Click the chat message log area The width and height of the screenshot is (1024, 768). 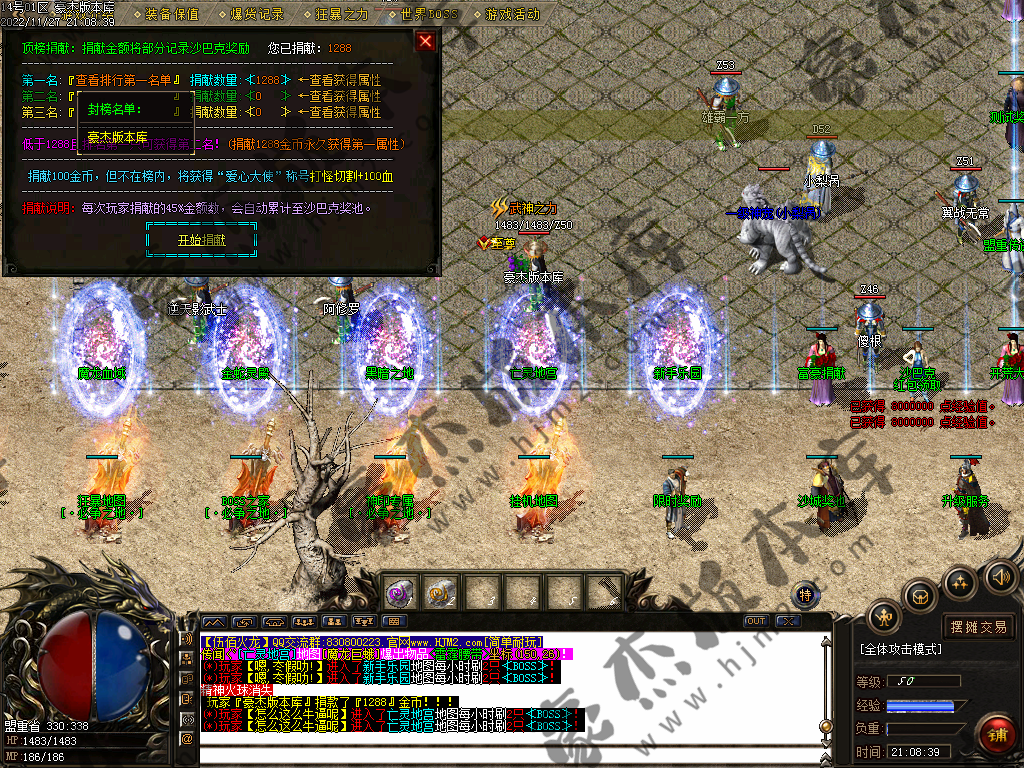coord(500,690)
